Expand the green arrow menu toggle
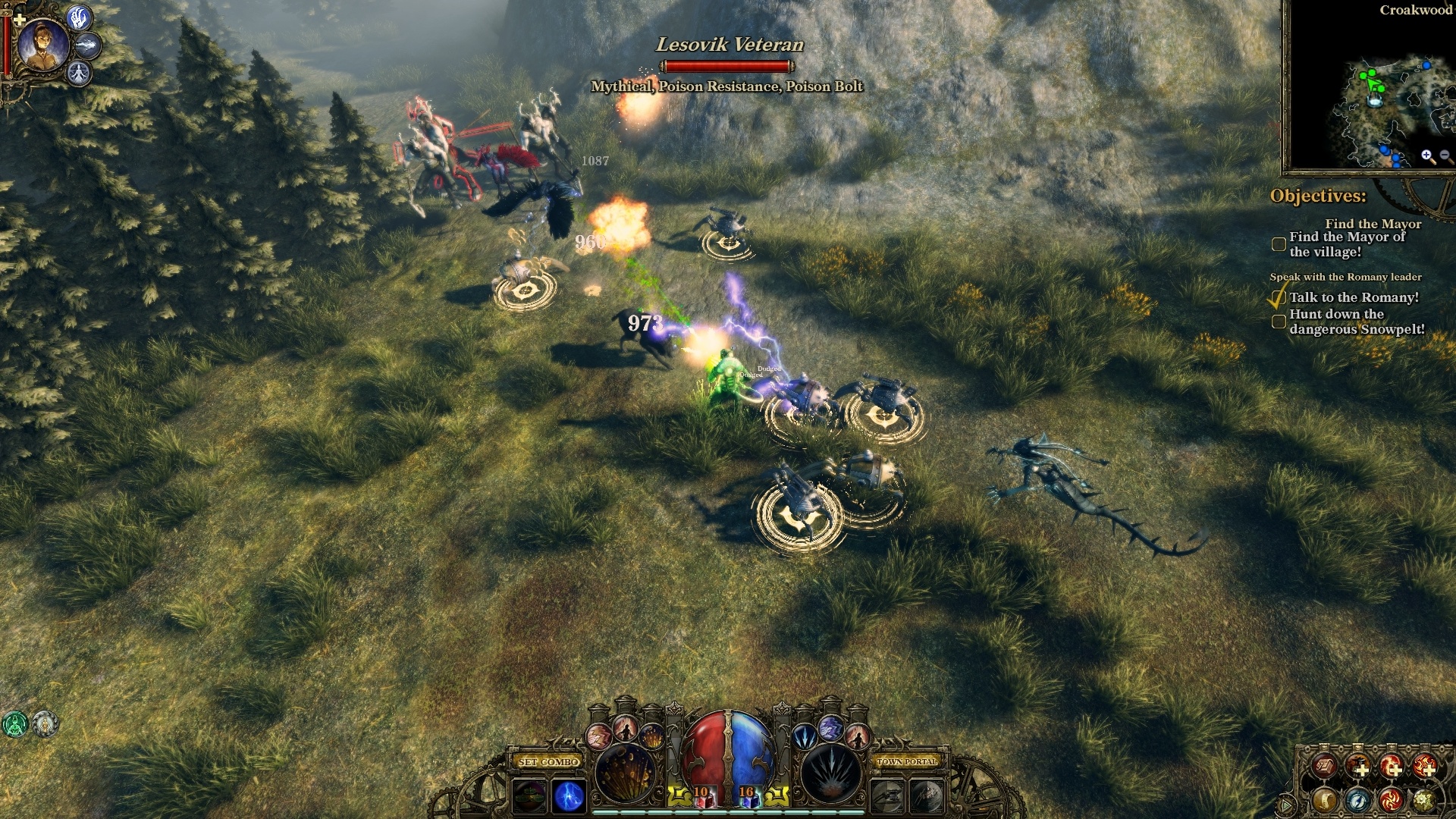The image size is (1456, 819). (x=1285, y=804)
